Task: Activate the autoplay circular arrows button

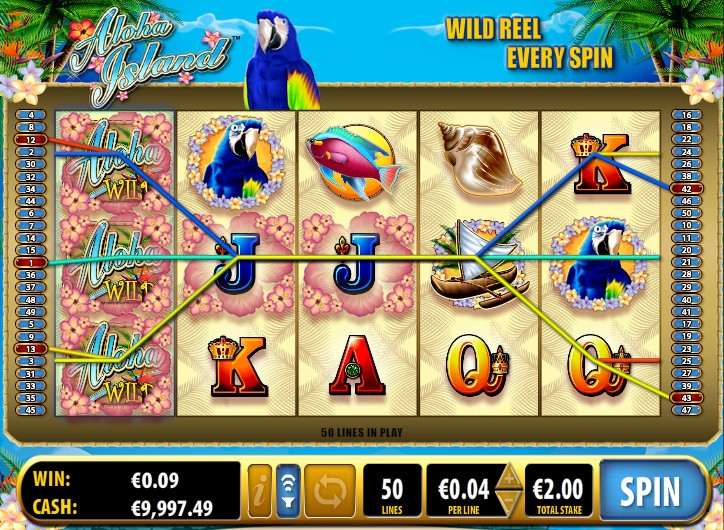Action: click(330, 491)
